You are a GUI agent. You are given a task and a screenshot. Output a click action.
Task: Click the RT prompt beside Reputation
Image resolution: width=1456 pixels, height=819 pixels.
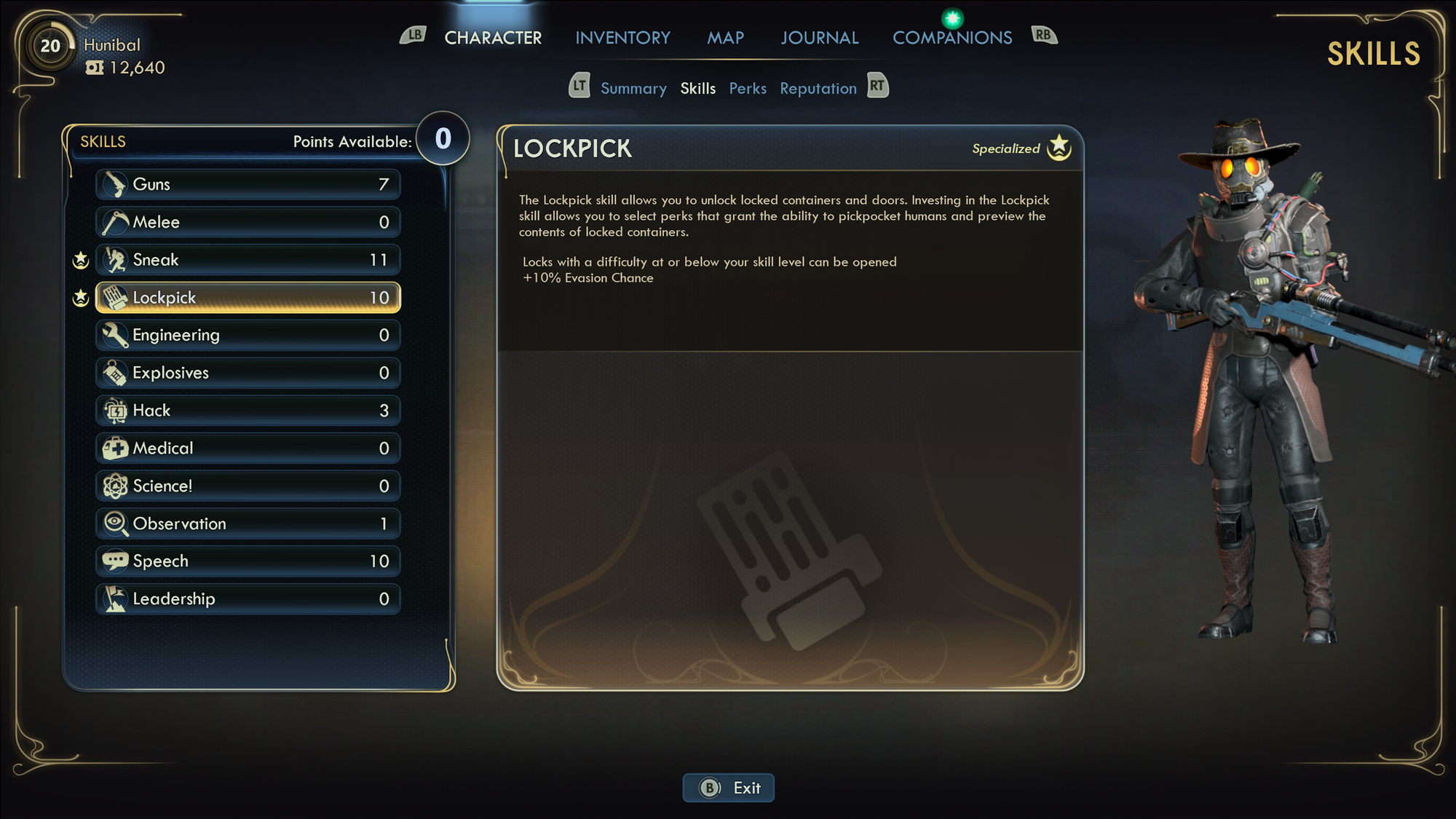point(877,86)
